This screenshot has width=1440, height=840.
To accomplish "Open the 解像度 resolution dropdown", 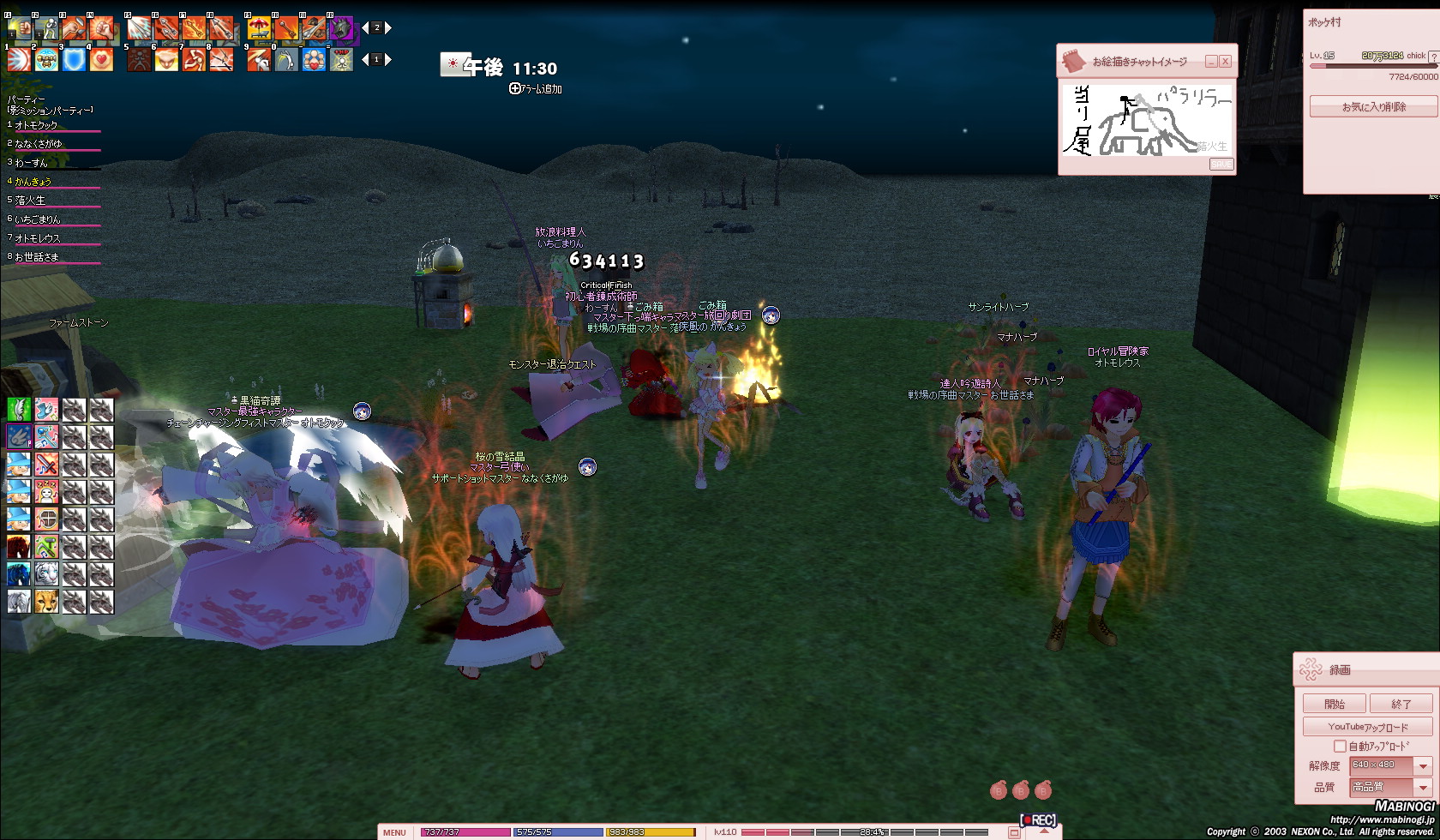I will point(1423,765).
